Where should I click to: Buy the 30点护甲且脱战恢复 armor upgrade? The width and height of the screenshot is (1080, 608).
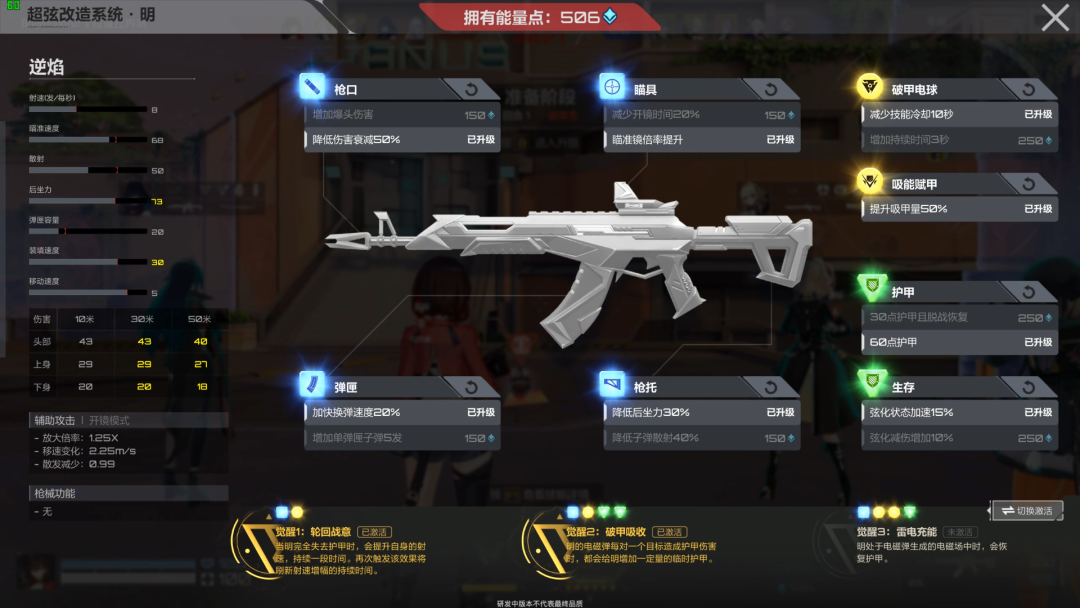(960, 318)
